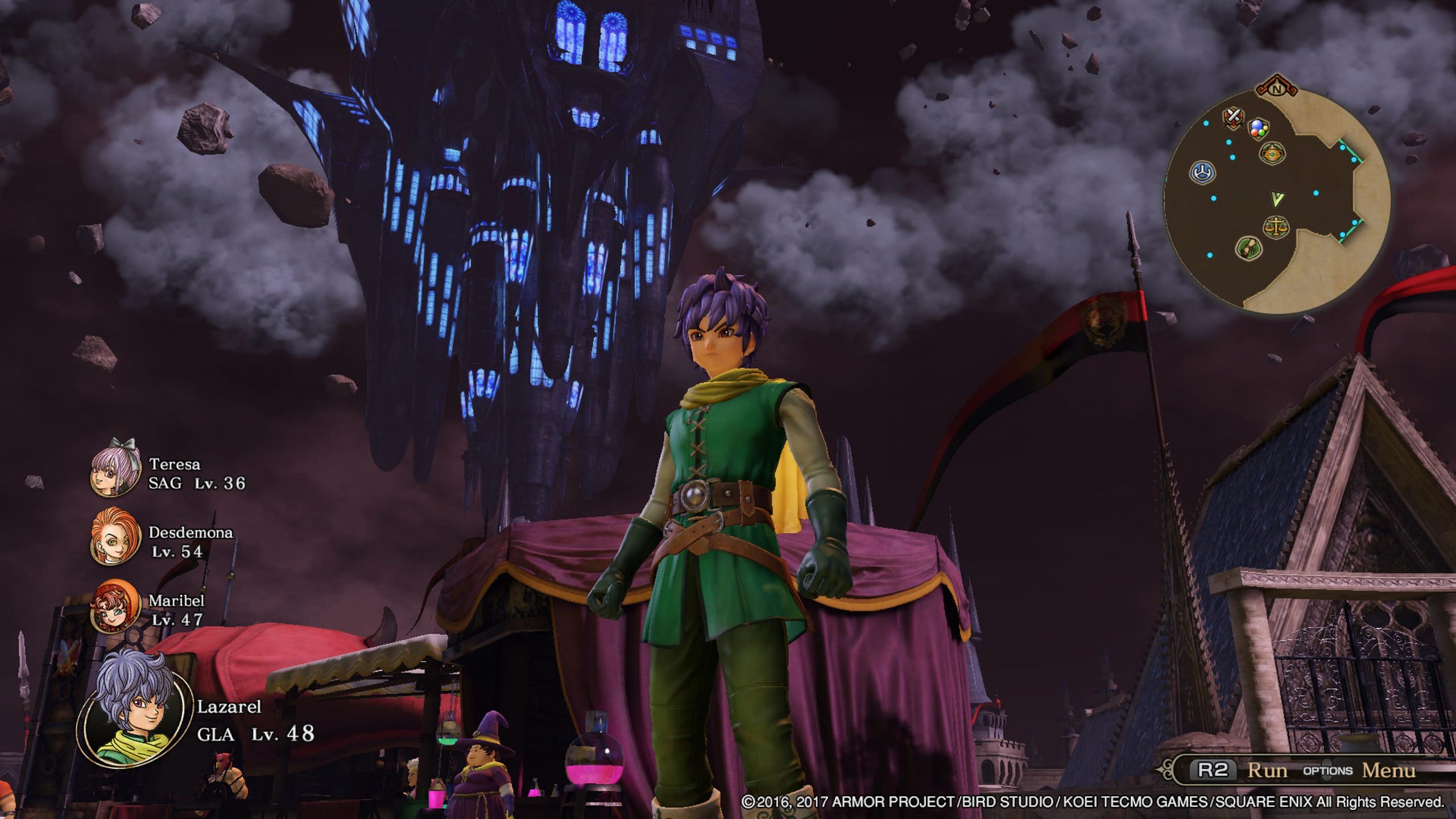Choose Maribel's party portrait
This screenshot has width=1456, height=819.
[x=115, y=606]
